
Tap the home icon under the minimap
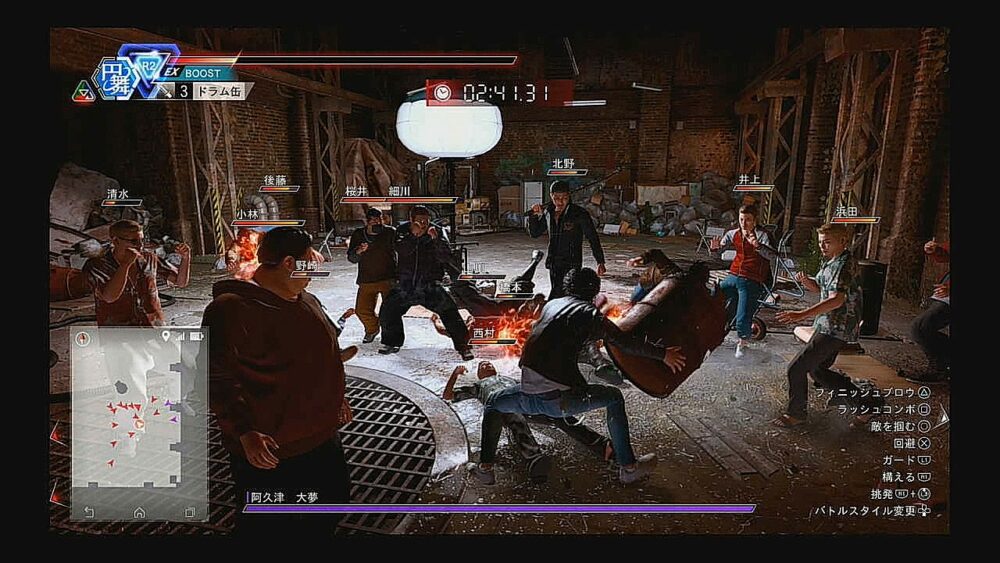pos(139,512)
